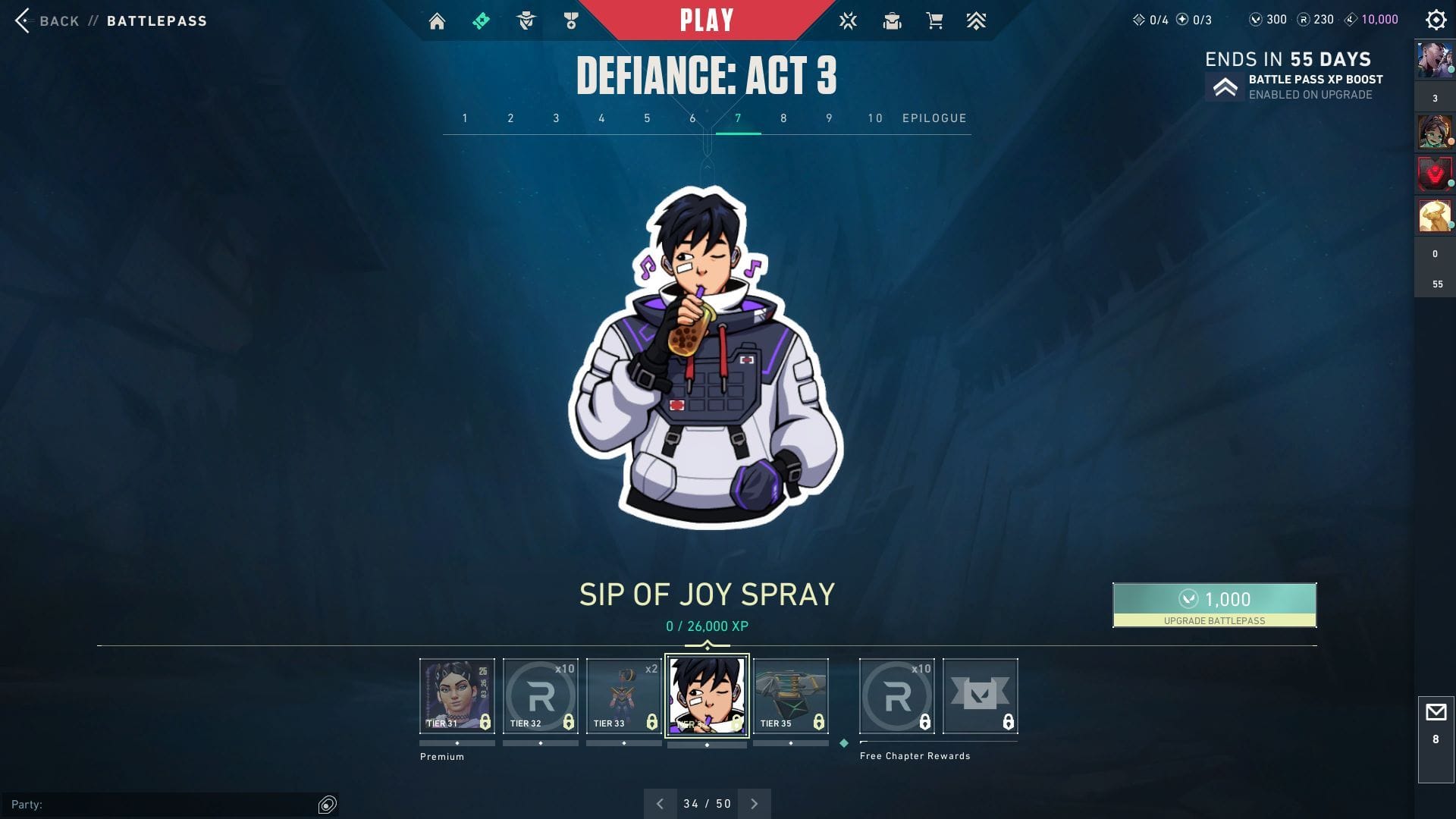The width and height of the screenshot is (1456, 819).
Task: Click the Battlepass diamond icon in navigation
Action: click(480, 20)
